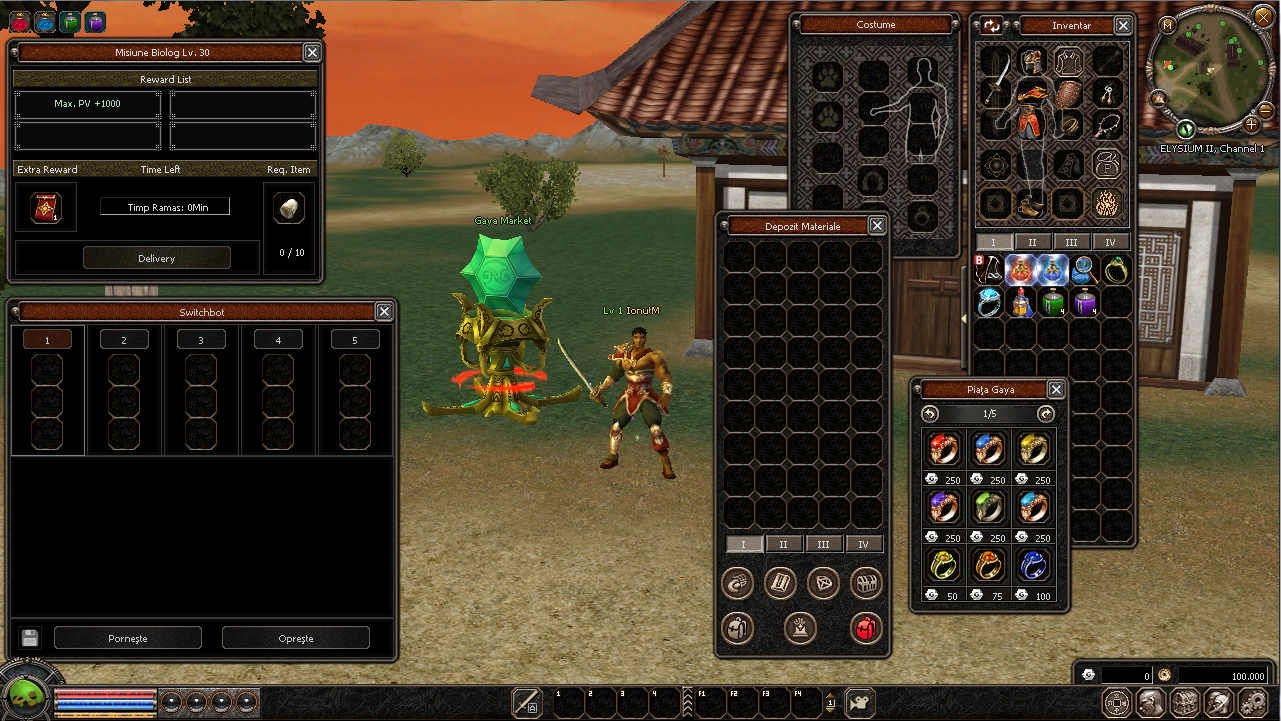The image size is (1281, 721).
Task: Close the Inventar window
Action: [x=1123, y=26]
